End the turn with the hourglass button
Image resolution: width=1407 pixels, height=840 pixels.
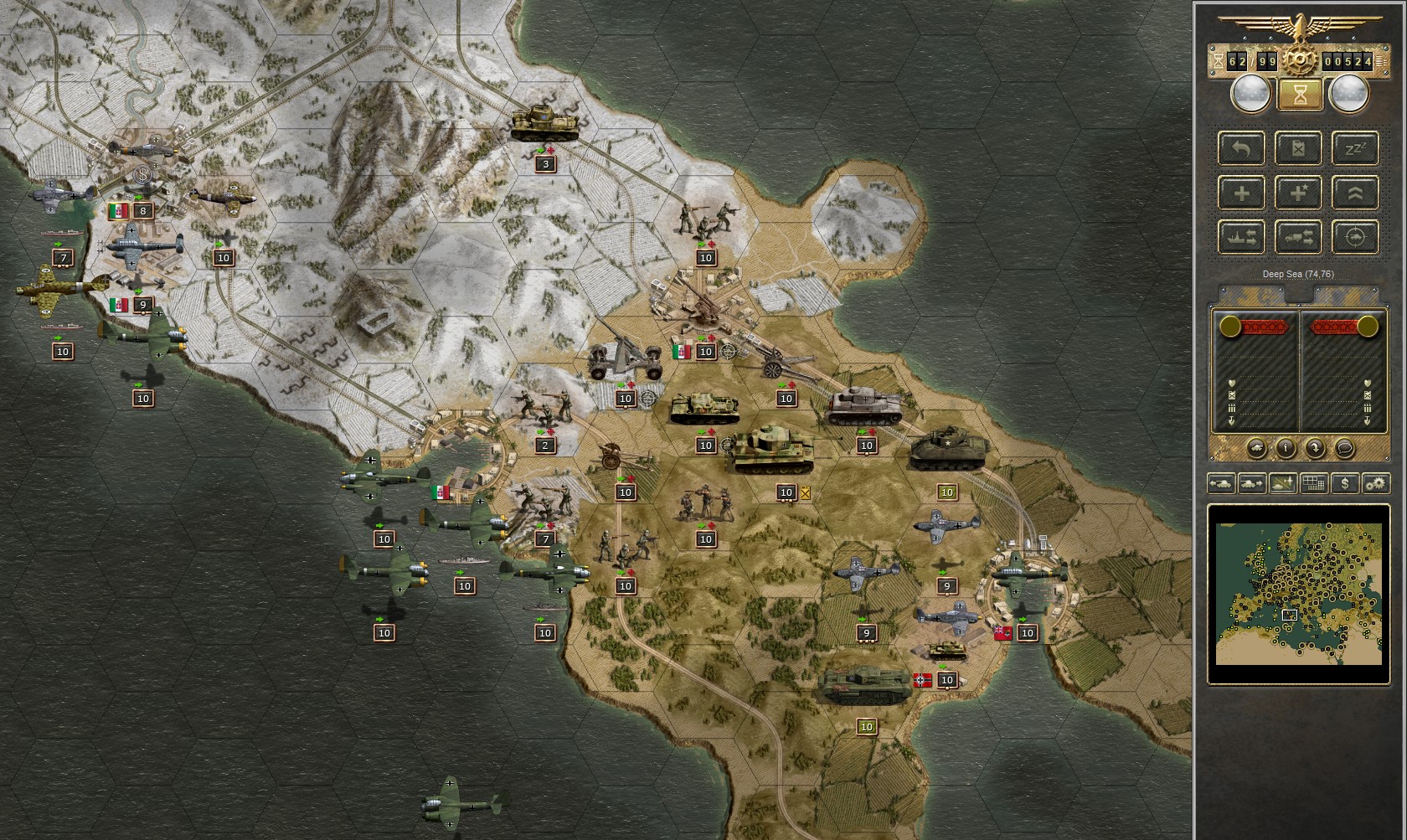point(1299,95)
